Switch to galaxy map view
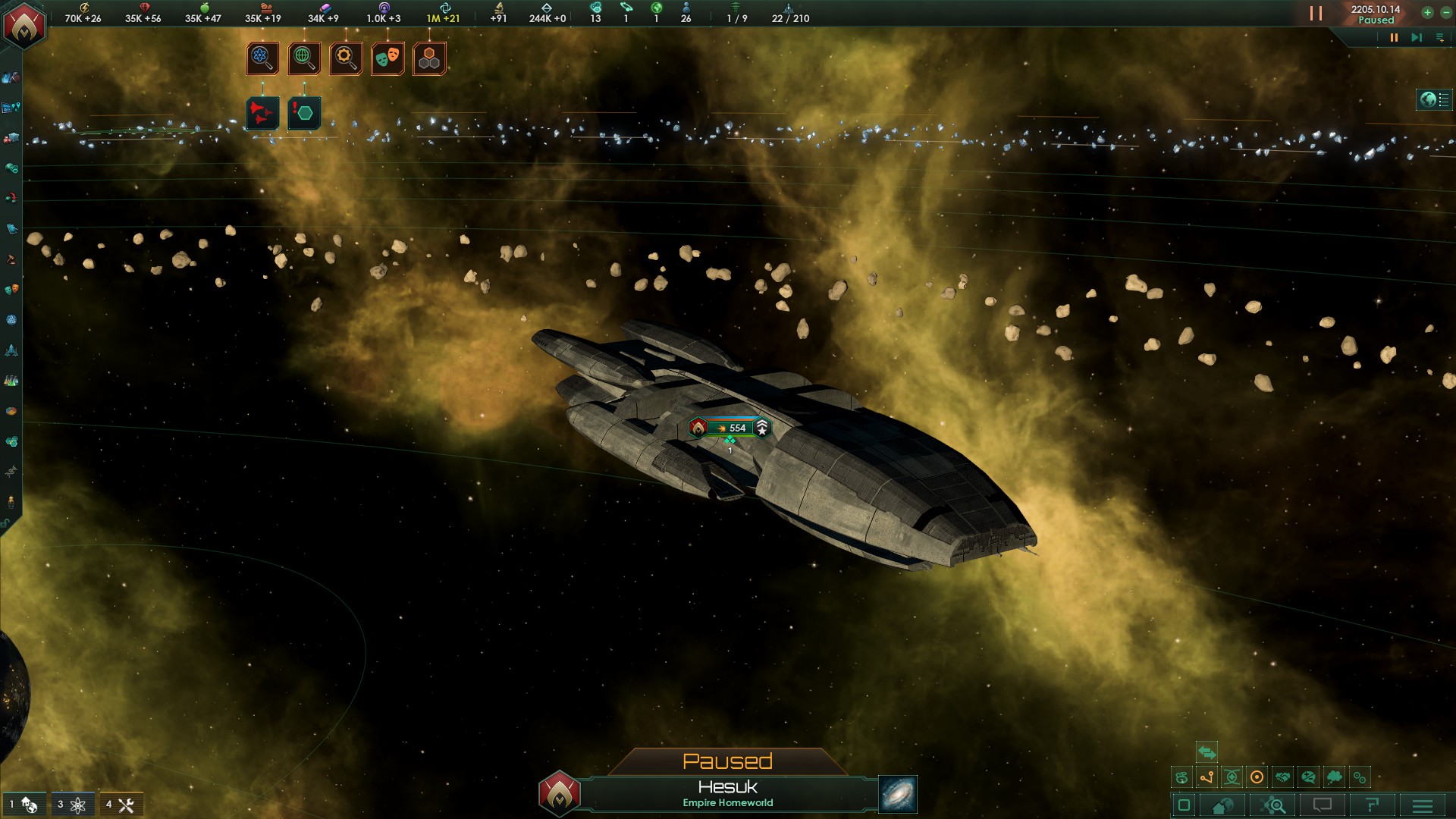This screenshot has width=1456, height=819. 898,794
